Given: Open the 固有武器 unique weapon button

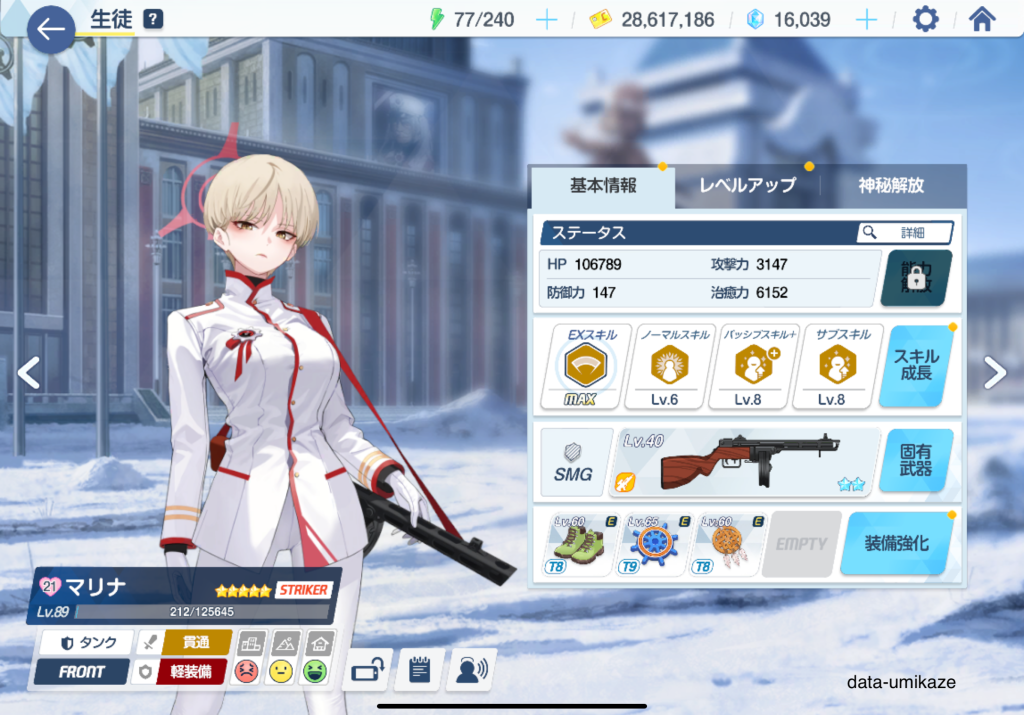Looking at the screenshot, I should 915,460.
